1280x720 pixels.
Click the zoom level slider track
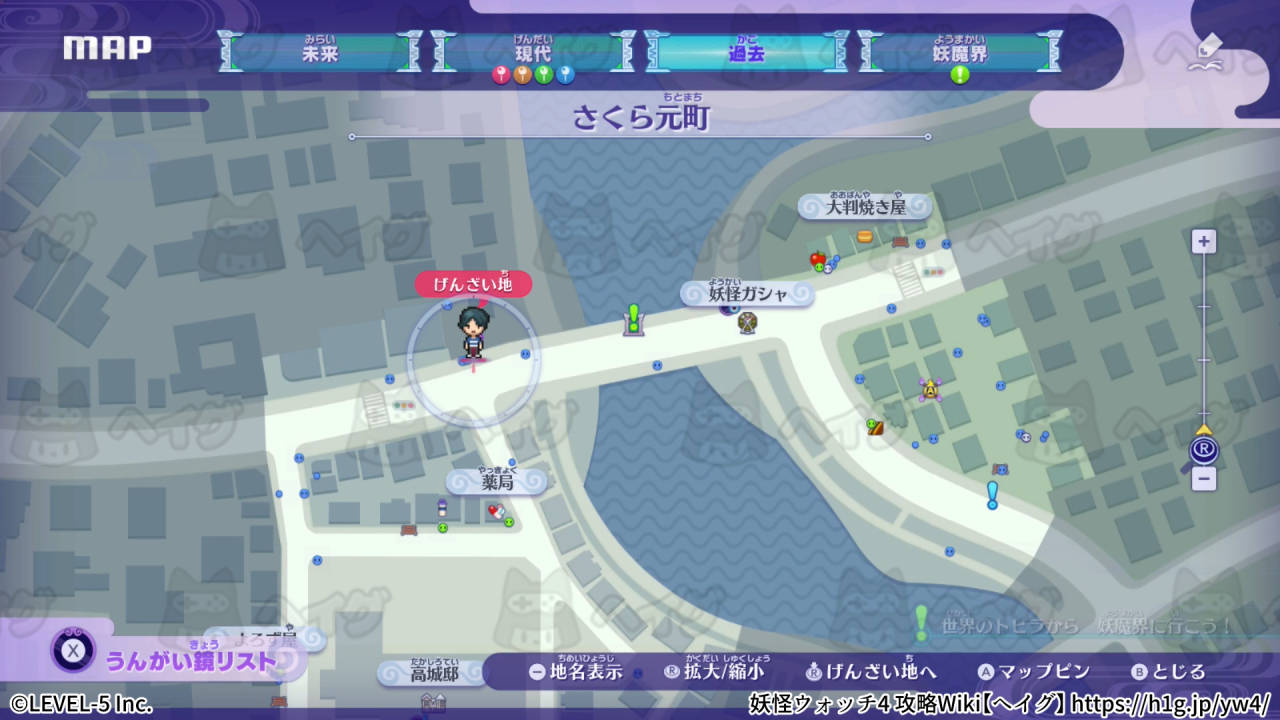click(x=1204, y=340)
